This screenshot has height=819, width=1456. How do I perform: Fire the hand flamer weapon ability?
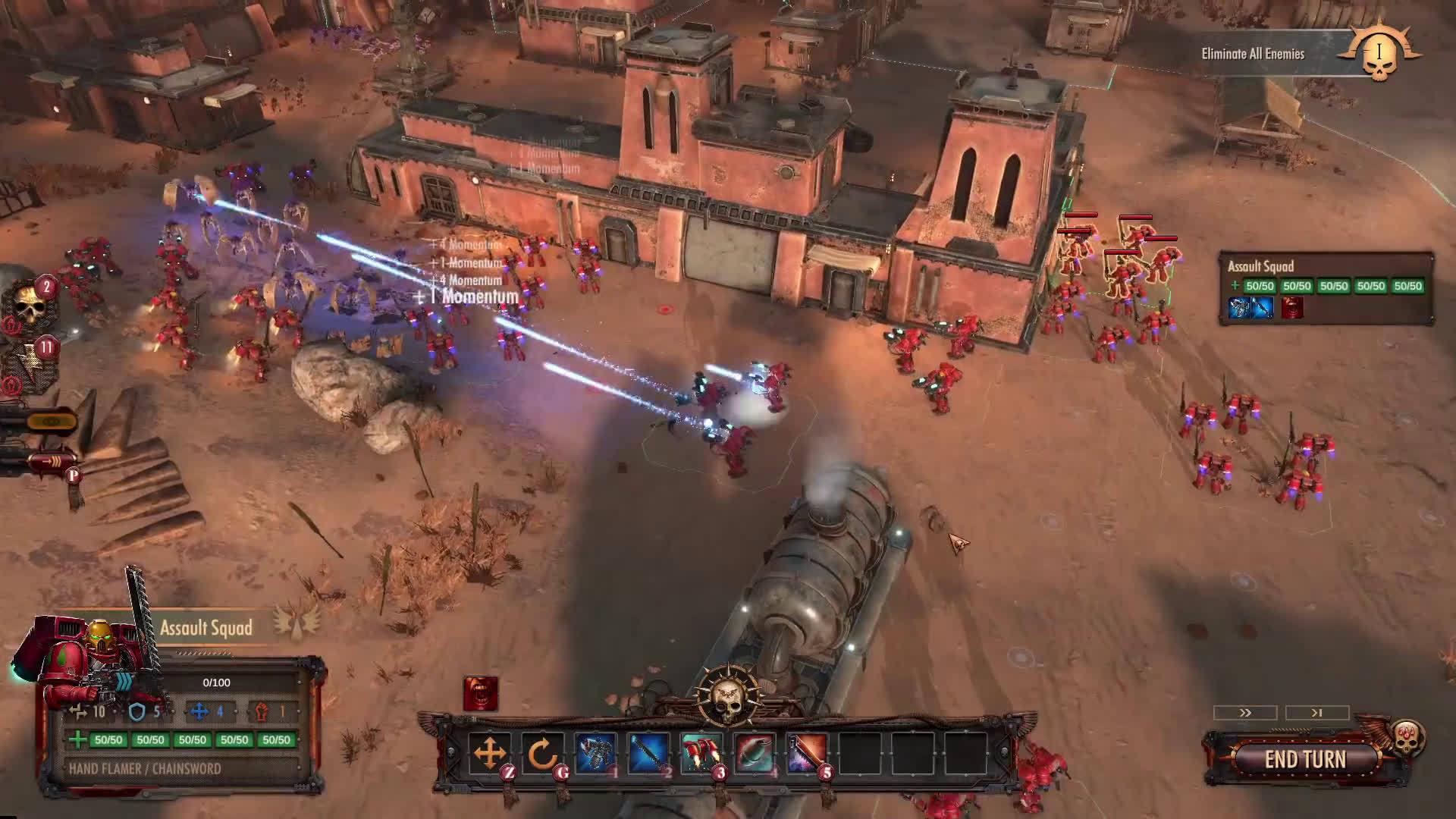595,753
